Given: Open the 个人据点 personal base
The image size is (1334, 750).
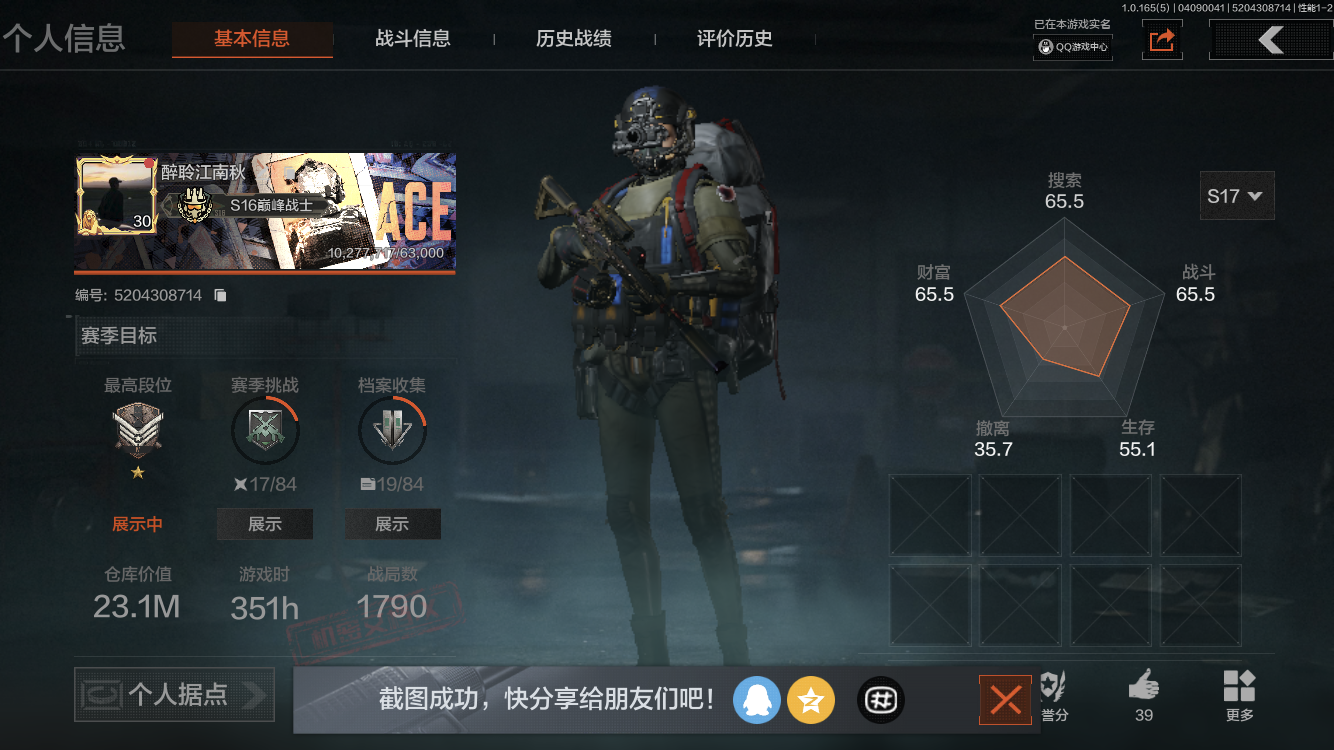Looking at the screenshot, I should (x=173, y=695).
